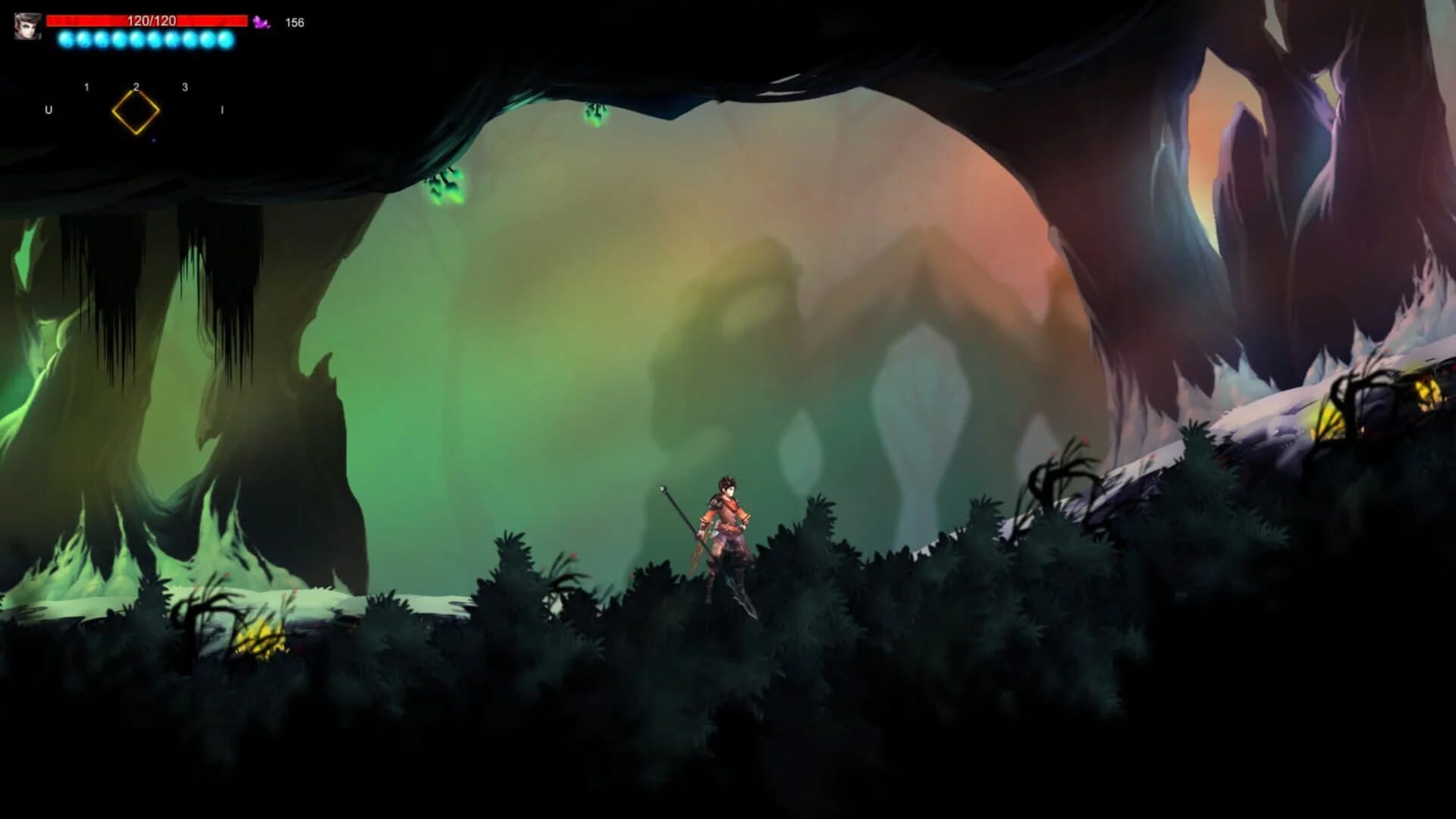The height and width of the screenshot is (819, 1456).
Task: Click the 120/120 health text
Action: coord(152,20)
